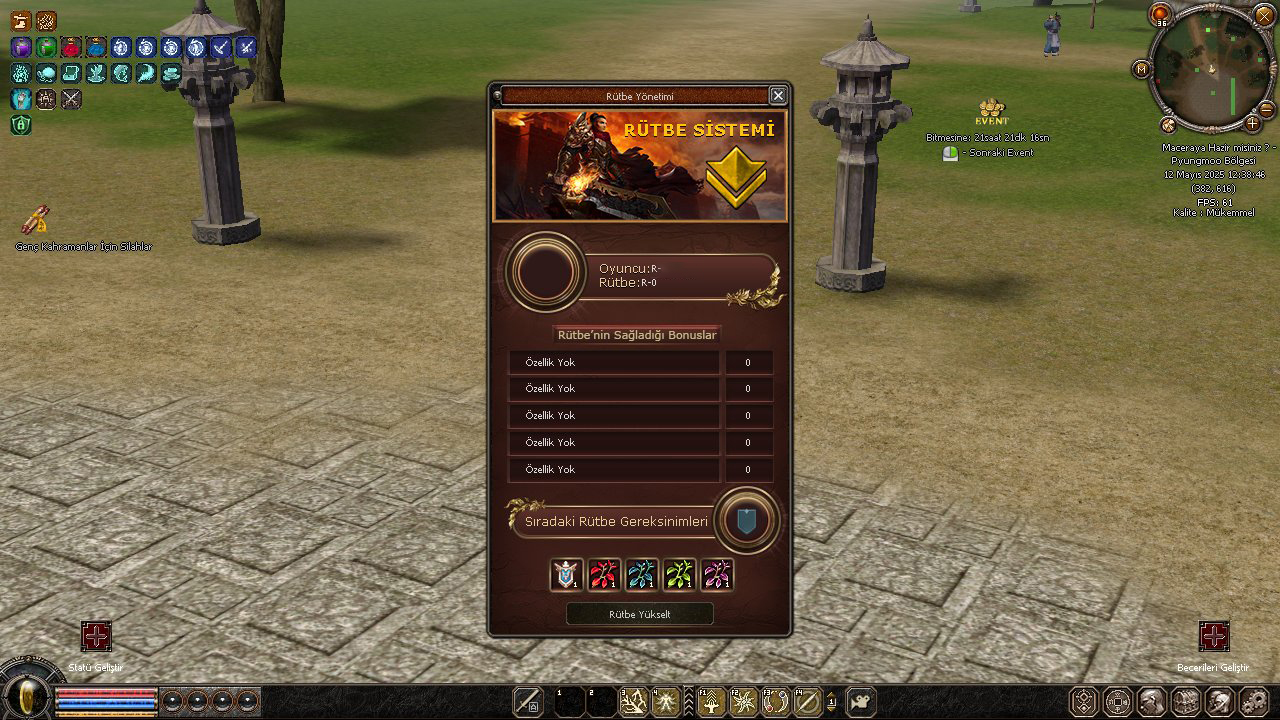The height and width of the screenshot is (720, 1280).
Task: Select the green flower requirement item
Action: pos(680,574)
